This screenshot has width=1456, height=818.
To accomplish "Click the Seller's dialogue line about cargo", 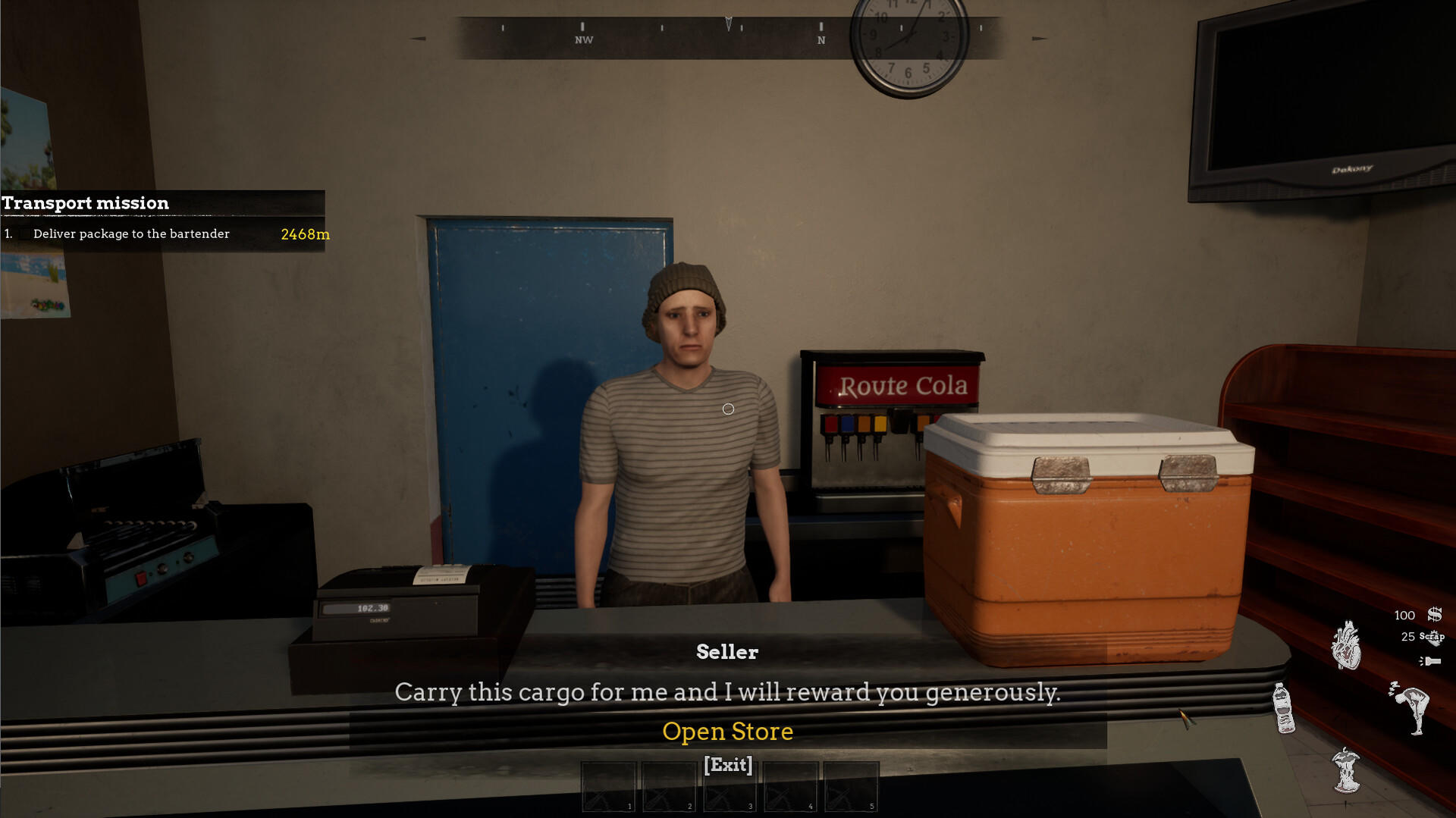I will pos(727,692).
